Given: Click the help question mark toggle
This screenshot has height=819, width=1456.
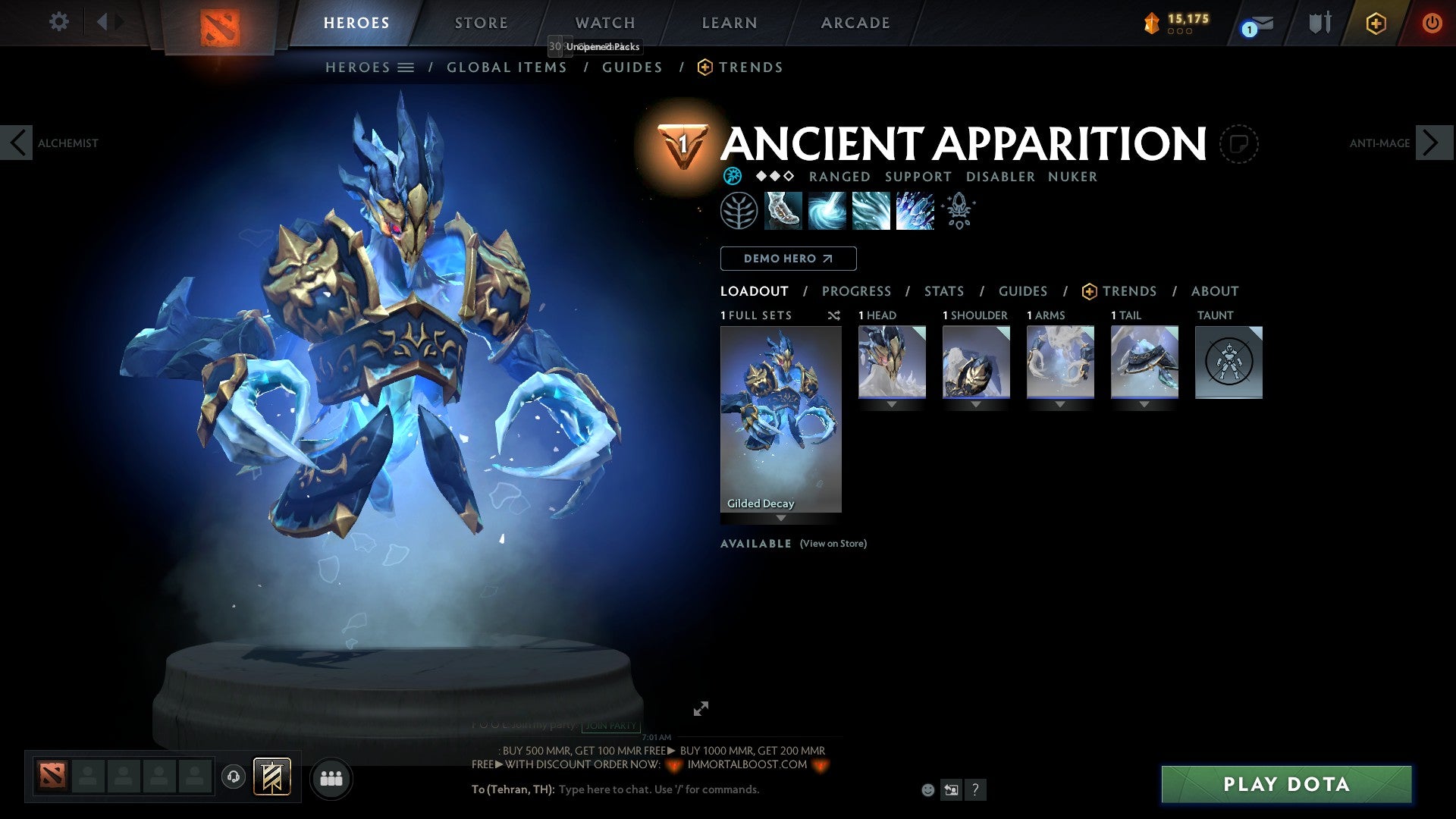Looking at the screenshot, I should [975, 790].
